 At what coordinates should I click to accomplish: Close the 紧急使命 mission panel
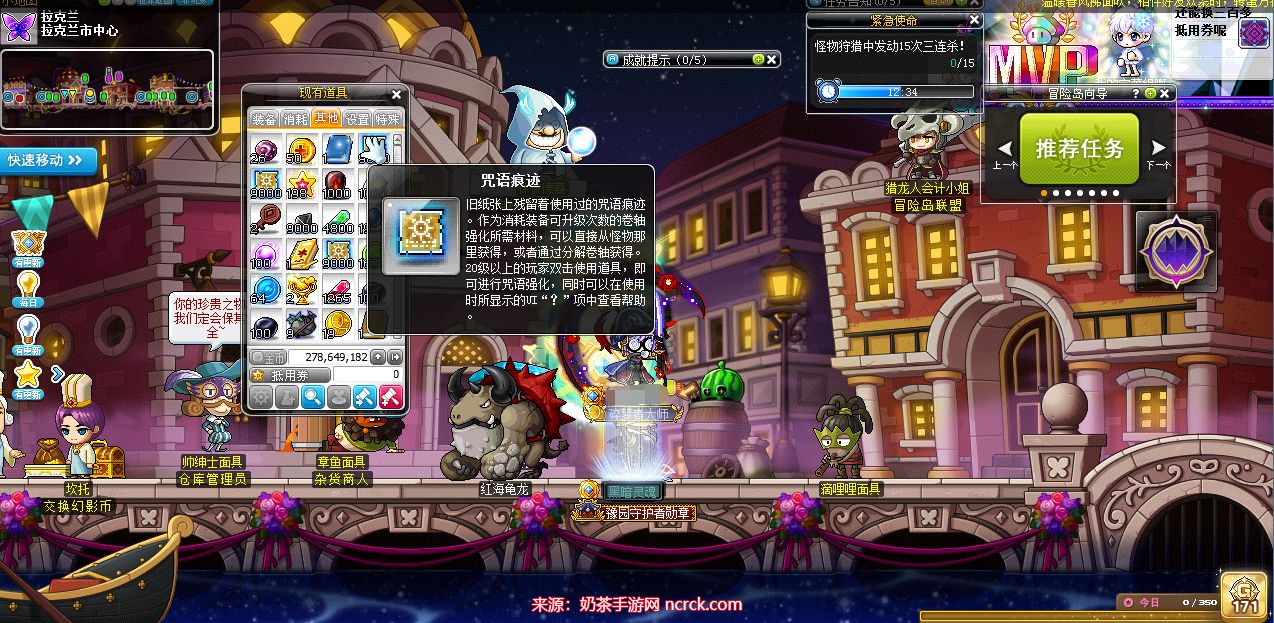[x=975, y=20]
